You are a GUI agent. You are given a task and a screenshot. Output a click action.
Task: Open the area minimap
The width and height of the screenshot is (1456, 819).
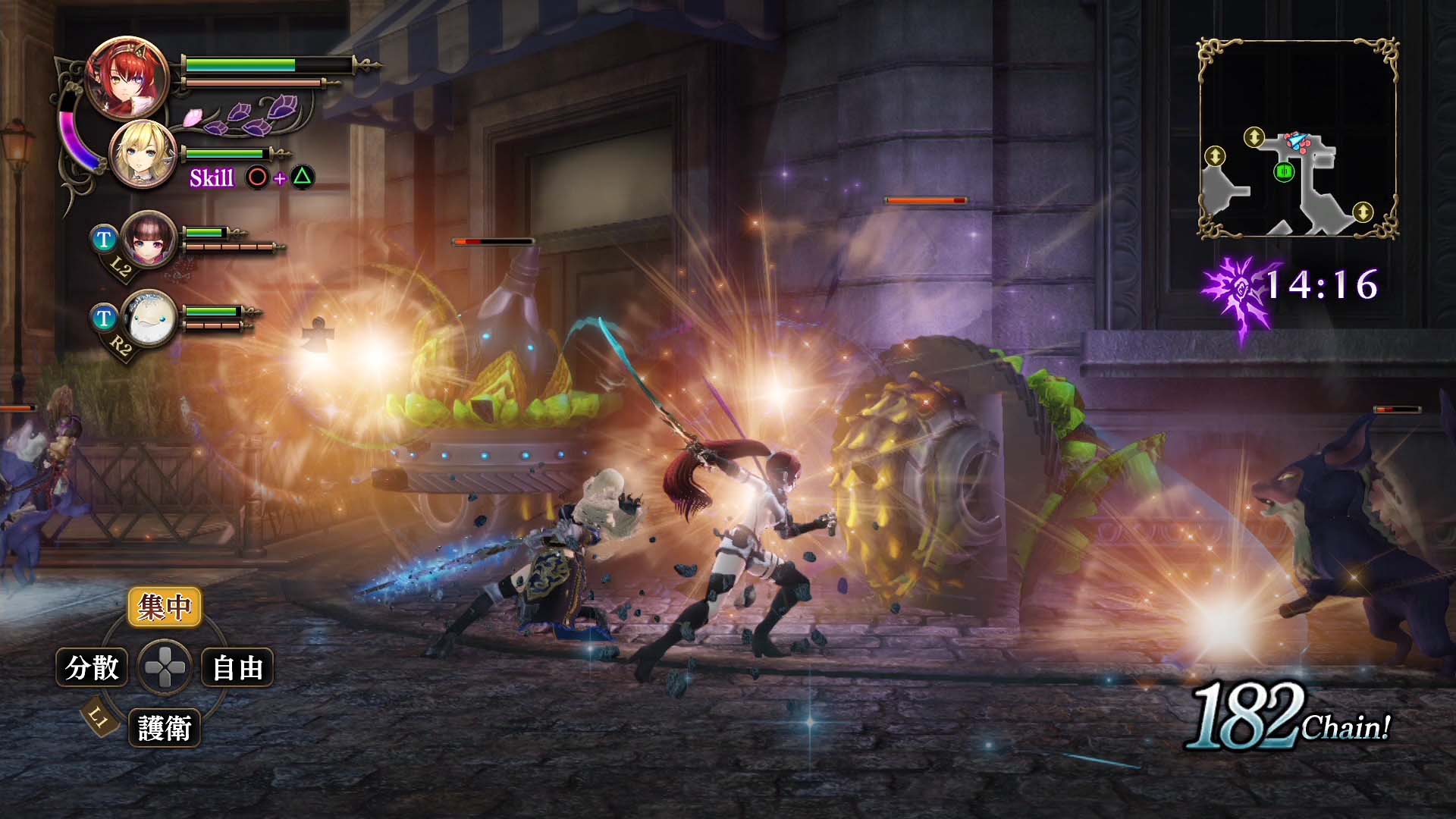1298,139
